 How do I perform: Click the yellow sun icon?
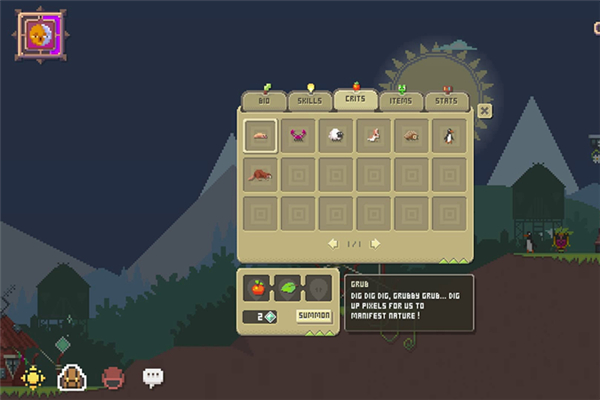tap(34, 377)
